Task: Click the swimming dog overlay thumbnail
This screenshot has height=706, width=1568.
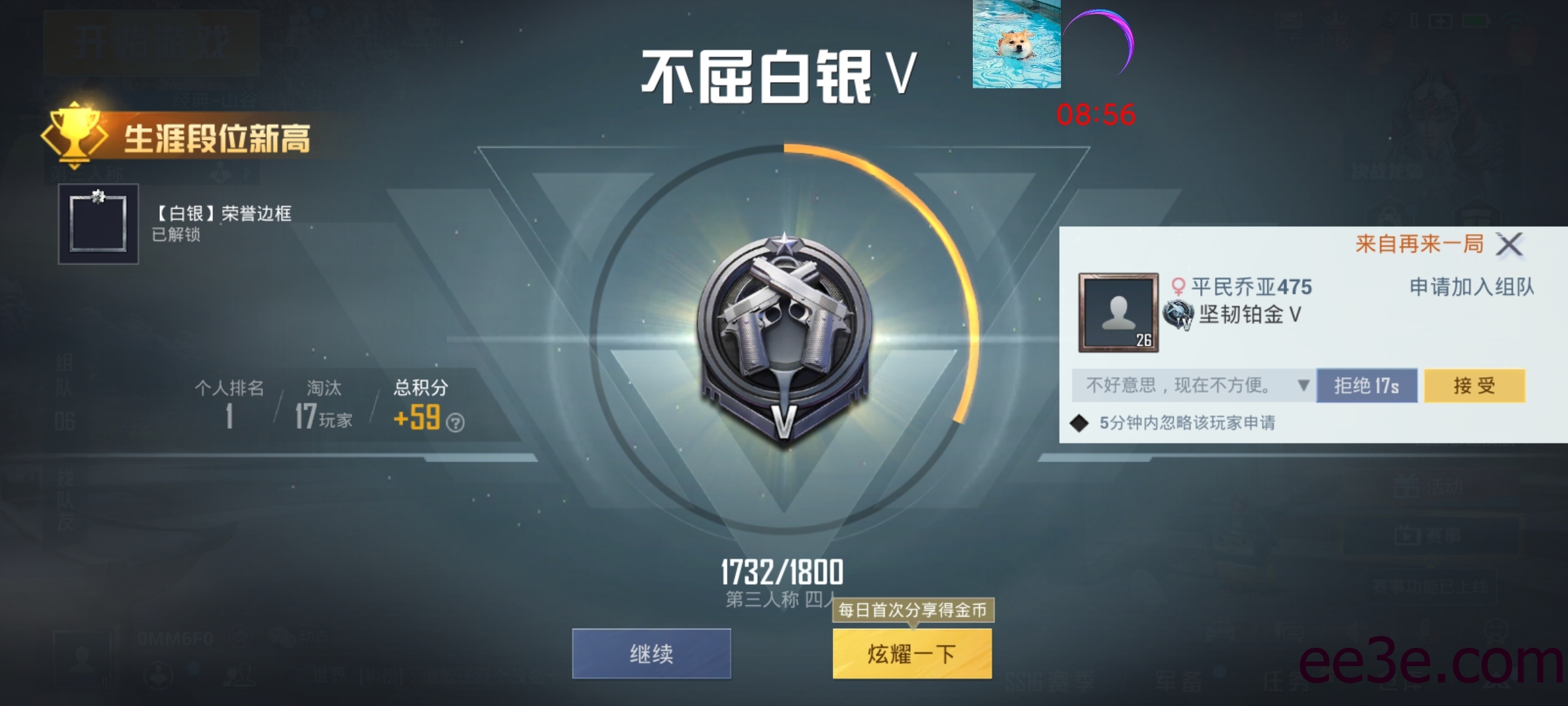Action: 1016,44
